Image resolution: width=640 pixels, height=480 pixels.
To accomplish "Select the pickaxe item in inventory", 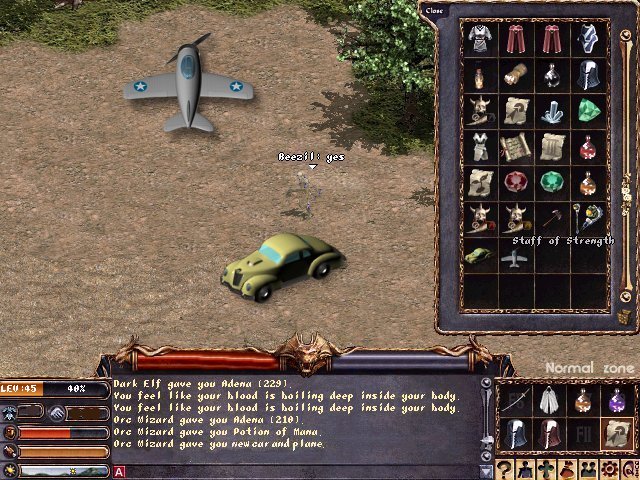I will tap(553, 219).
